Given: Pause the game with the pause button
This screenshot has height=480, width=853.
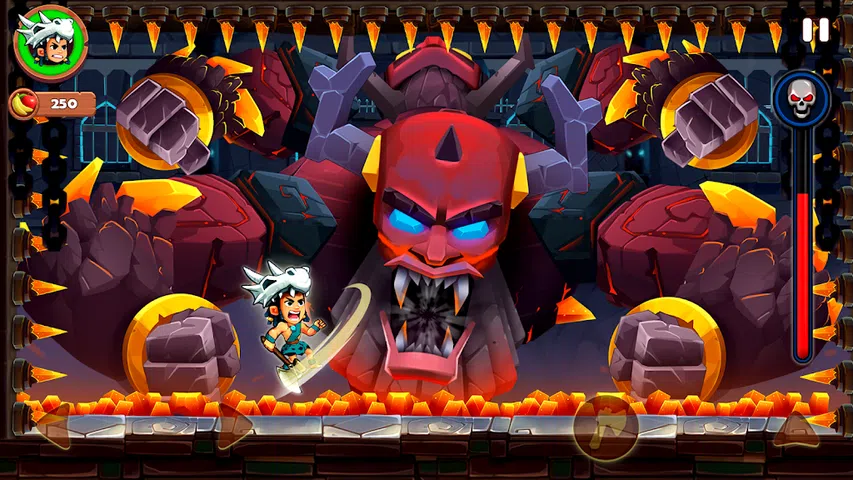Looking at the screenshot, I should coord(816,30).
